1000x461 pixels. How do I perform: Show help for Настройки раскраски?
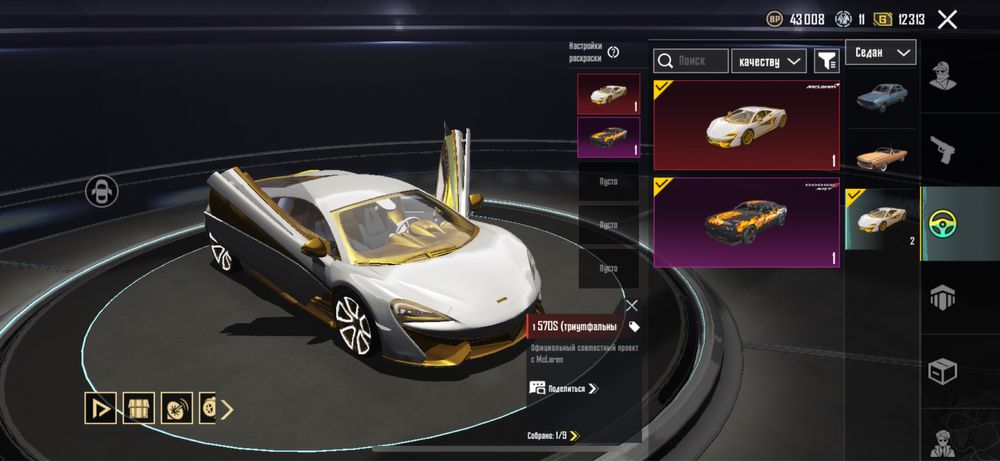[613, 52]
